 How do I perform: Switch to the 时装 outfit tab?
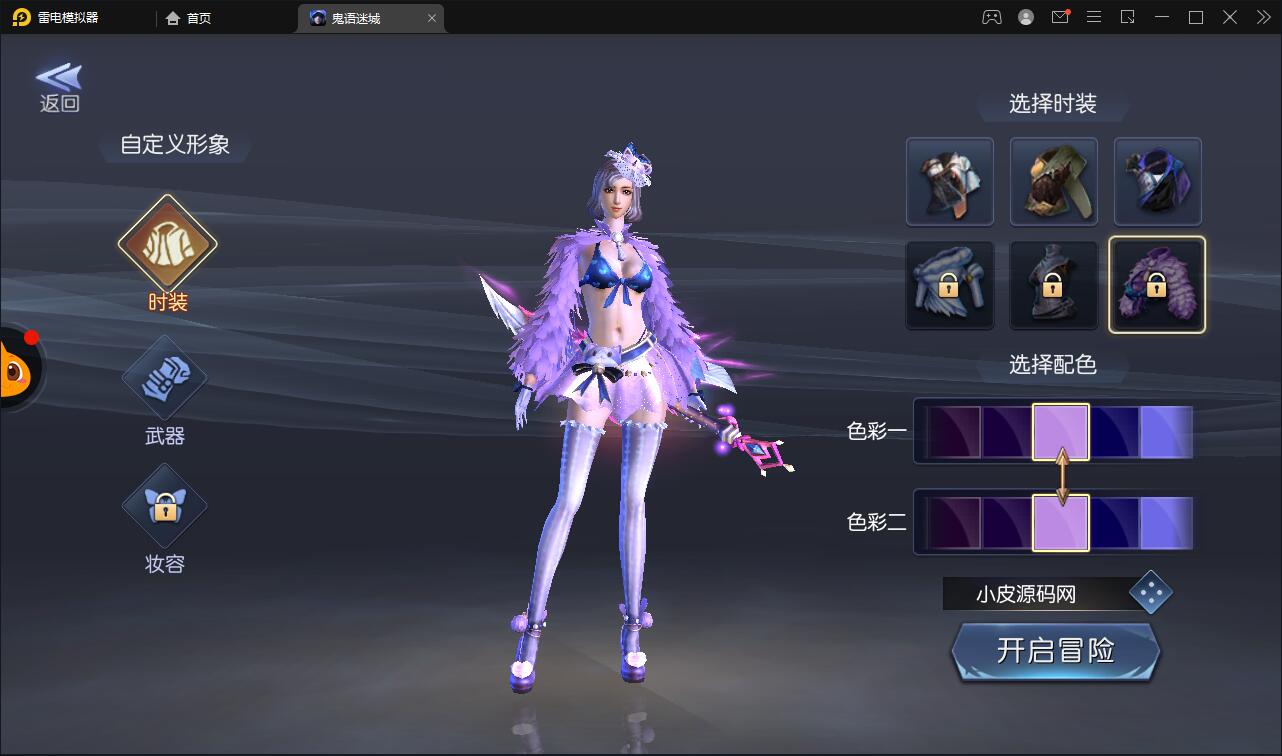click(167, 243)
